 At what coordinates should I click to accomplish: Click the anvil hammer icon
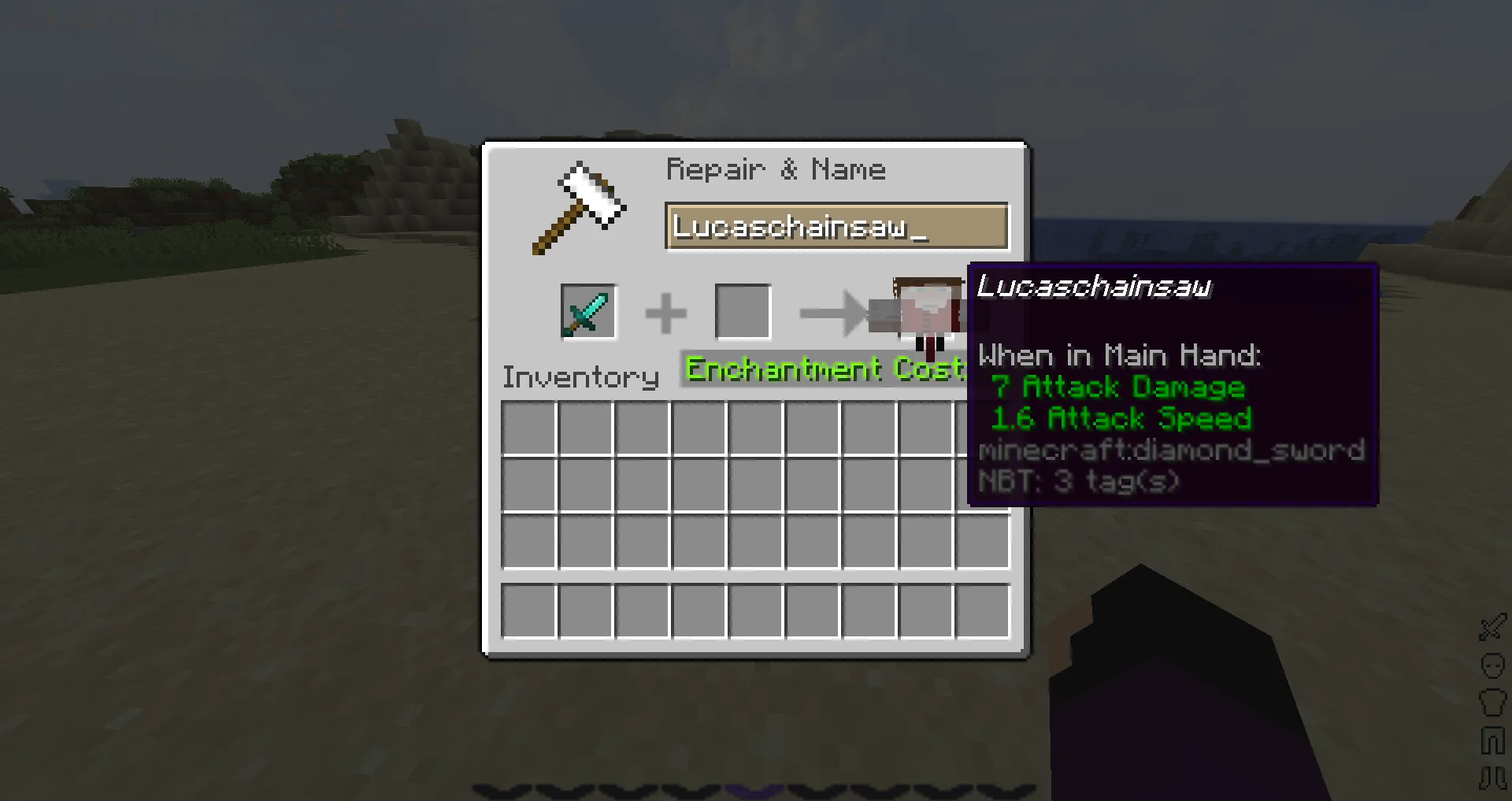579,205
